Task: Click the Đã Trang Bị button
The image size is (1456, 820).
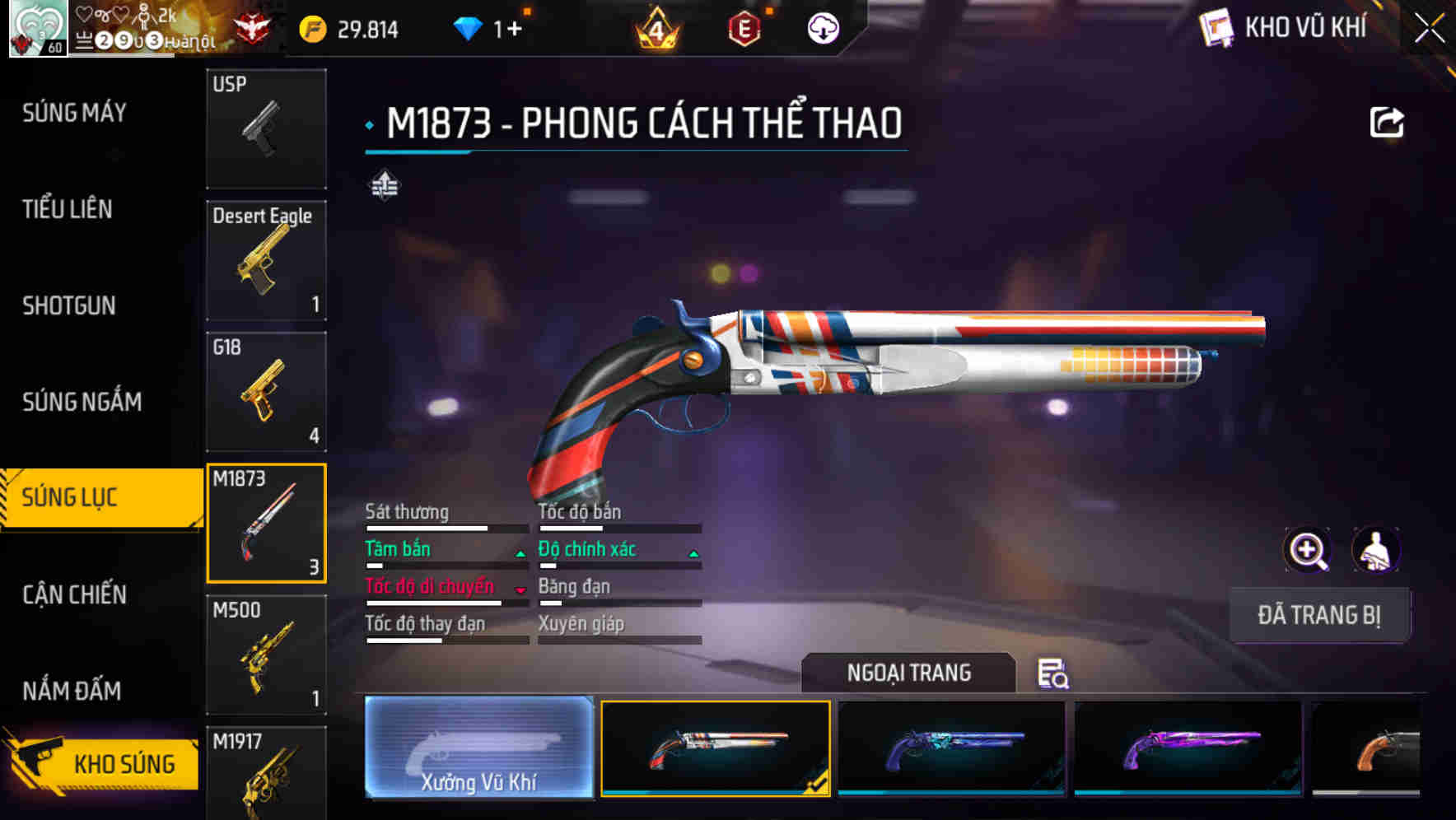Action: pos(1318,615)
